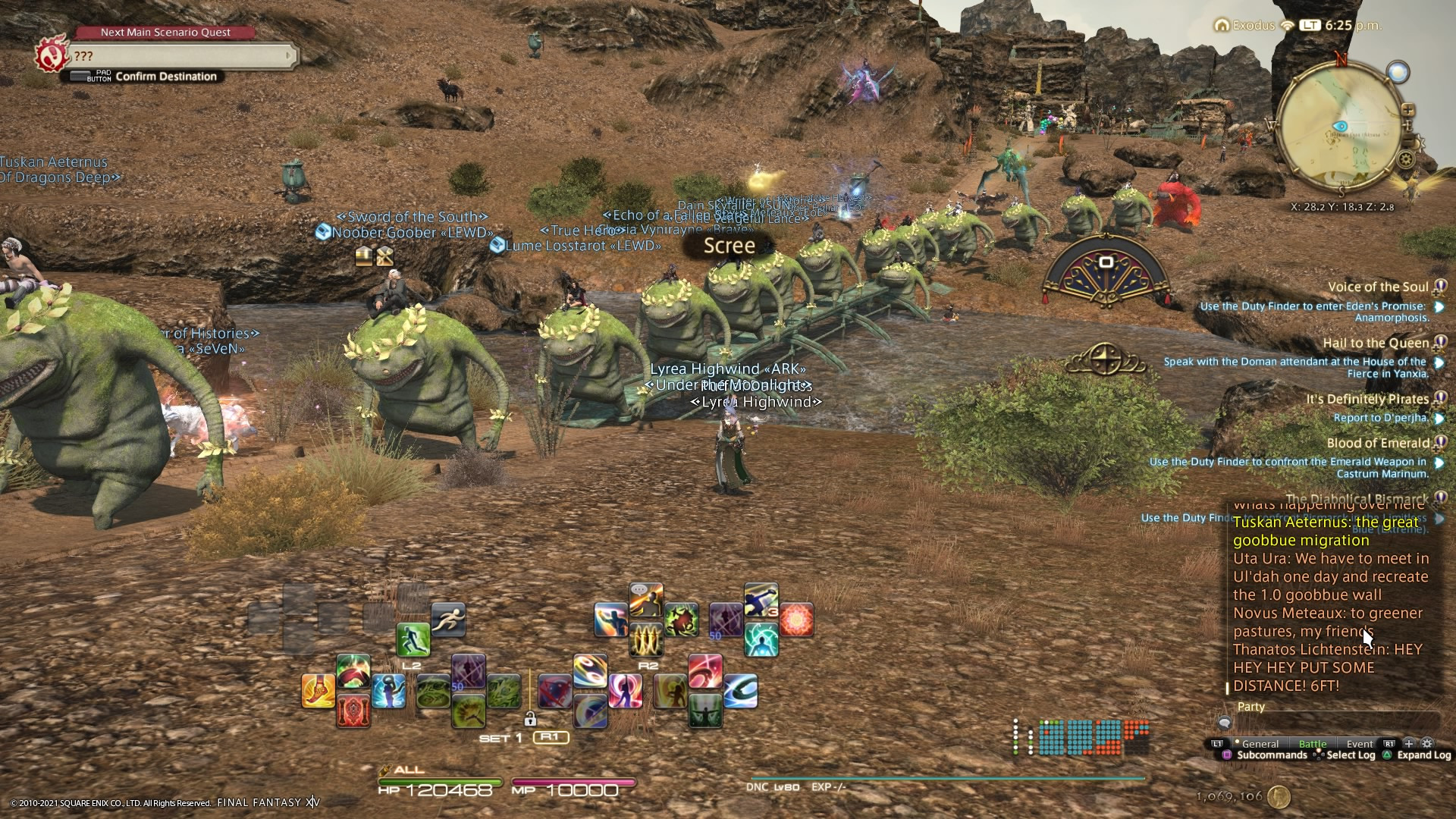Switch to the Battle chat tab
The width and height of the screenshot is (1456, 819).
pos(1313,744)
